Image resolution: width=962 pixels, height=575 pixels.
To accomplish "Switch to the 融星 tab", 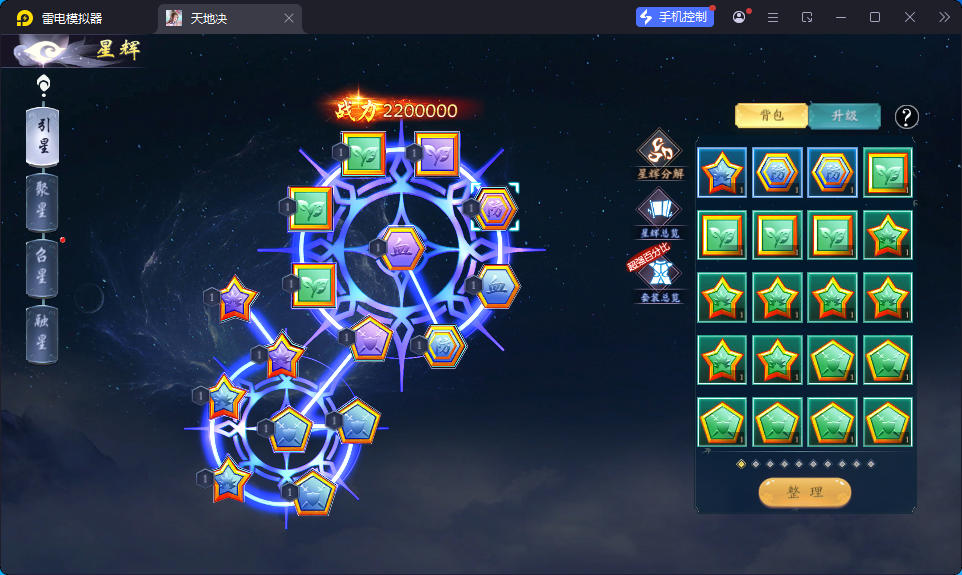I will click(42, 334).
